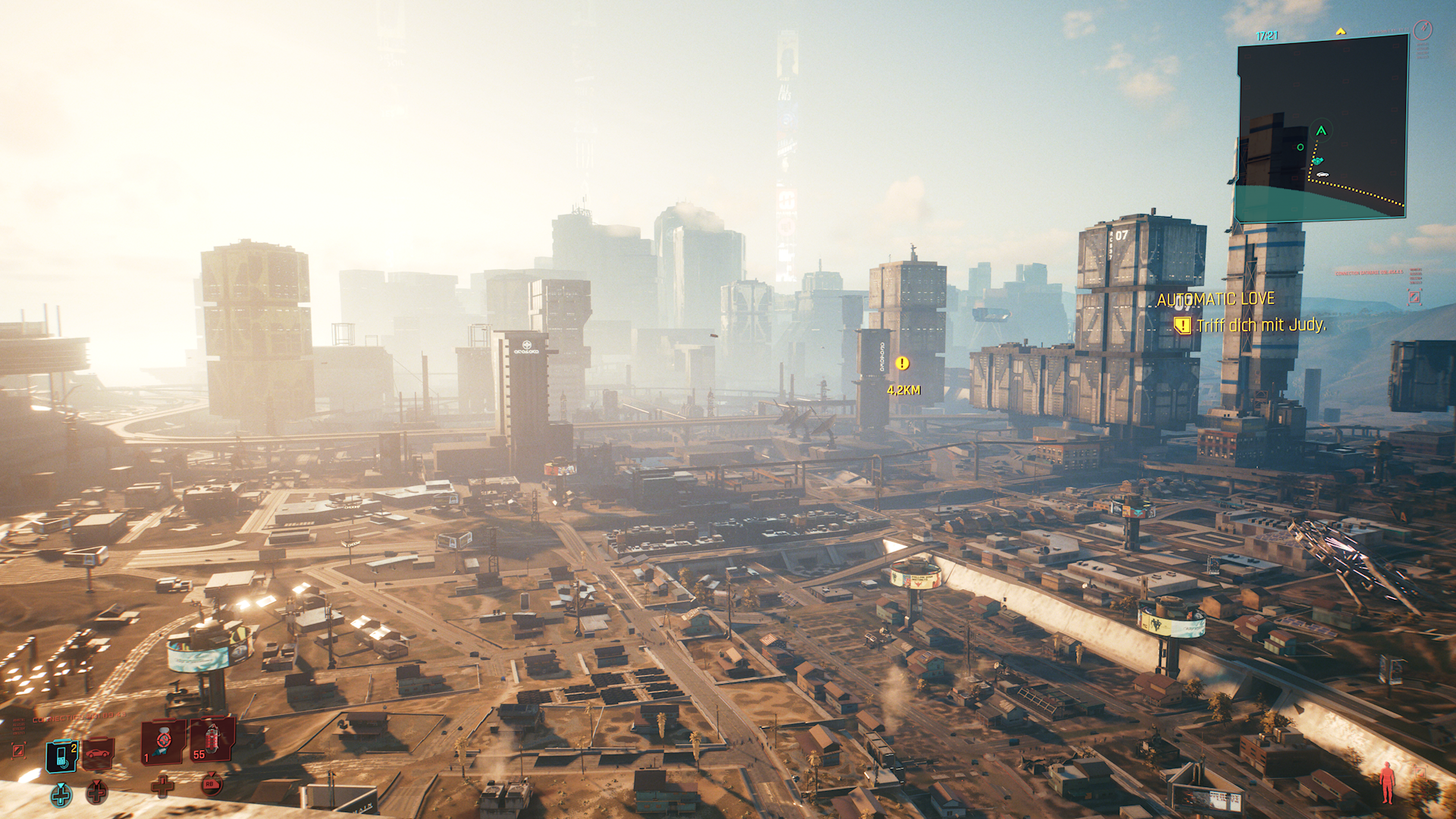The height and width of the screenshot is (819, 1456).
Task: Click the compass icon above the minimap
Action: pyautogui.click(x=1424, y=30)
